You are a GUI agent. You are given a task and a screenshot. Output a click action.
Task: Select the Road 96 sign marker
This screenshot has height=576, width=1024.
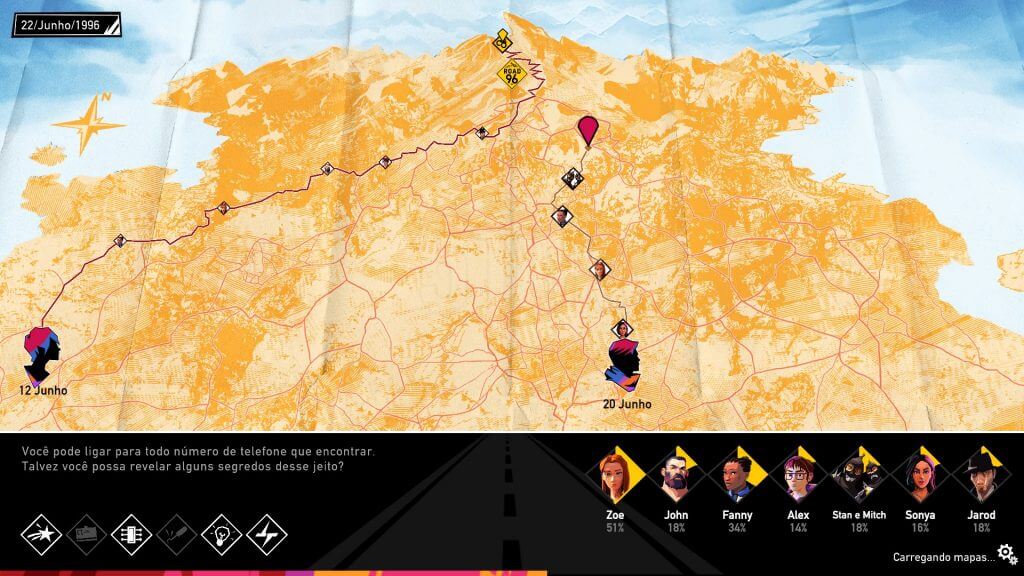click(512, 76)
